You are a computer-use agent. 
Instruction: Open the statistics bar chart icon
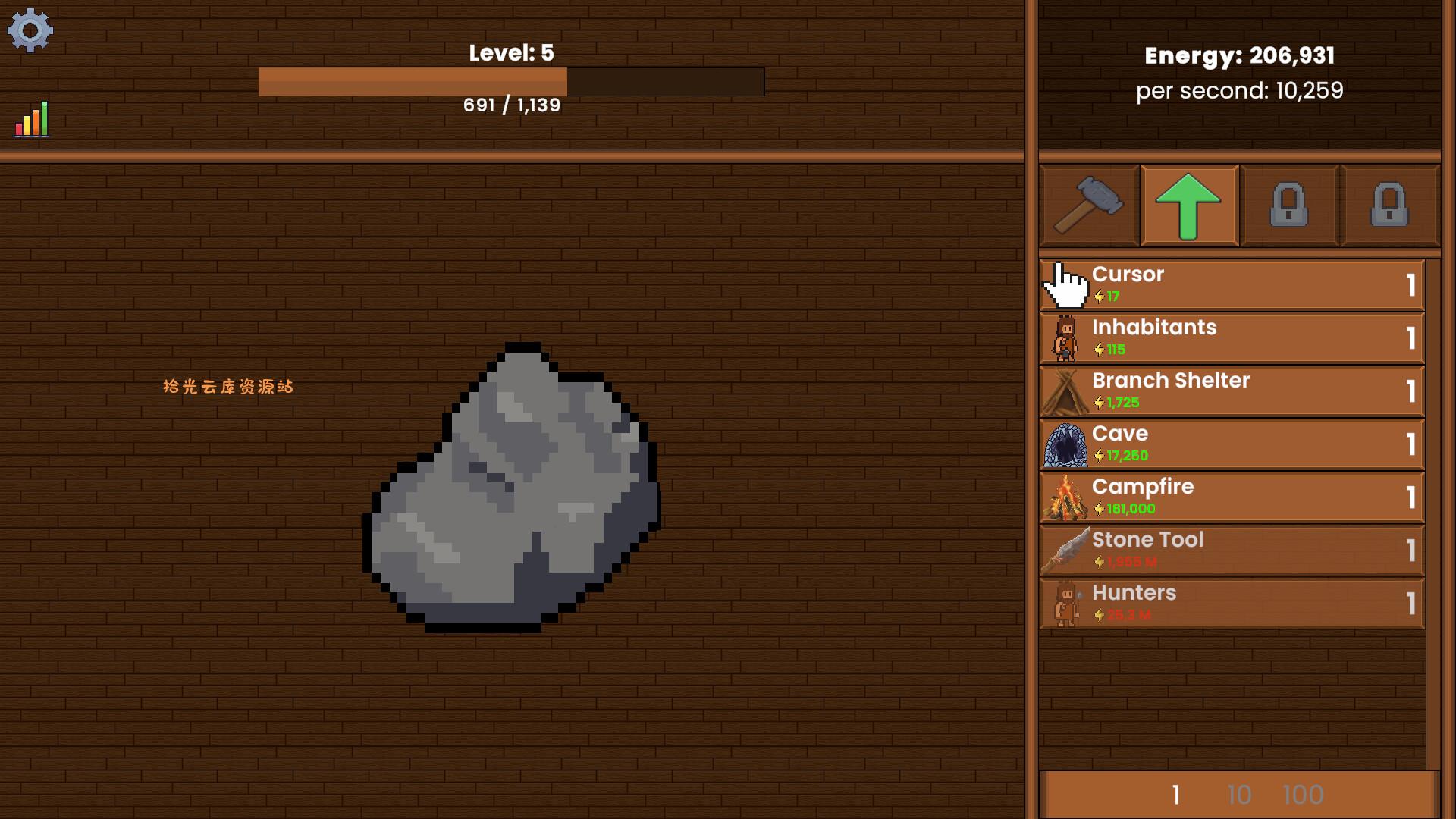pyautogui.click(x=32, y=120)
